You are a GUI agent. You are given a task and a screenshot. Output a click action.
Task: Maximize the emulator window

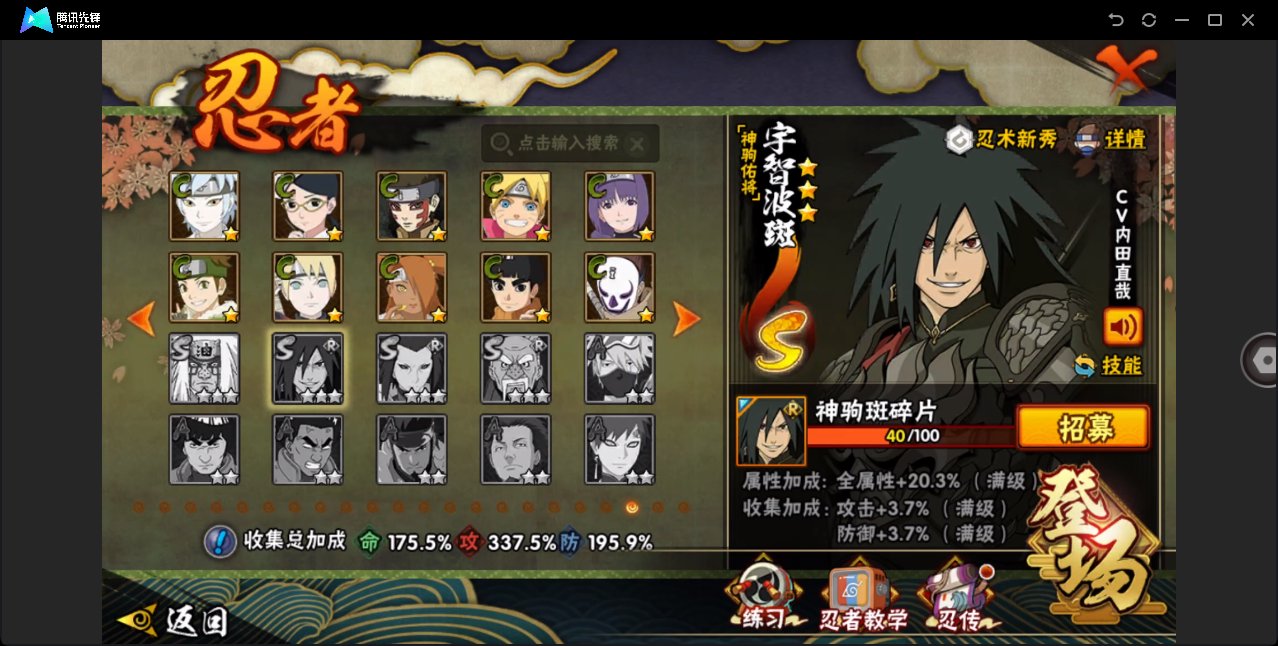click(1215, 20)
